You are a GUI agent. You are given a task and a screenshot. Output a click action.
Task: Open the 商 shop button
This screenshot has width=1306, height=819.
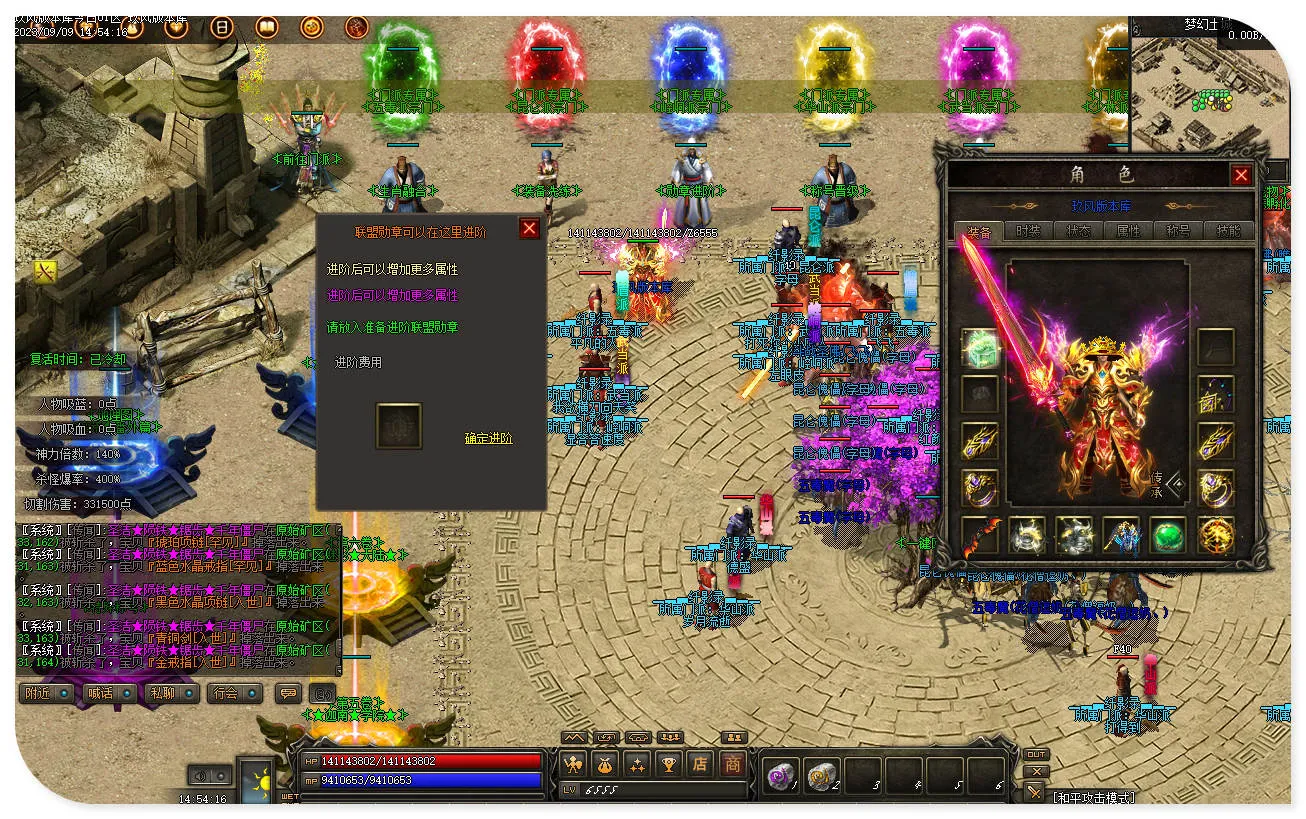coord(733,765)
